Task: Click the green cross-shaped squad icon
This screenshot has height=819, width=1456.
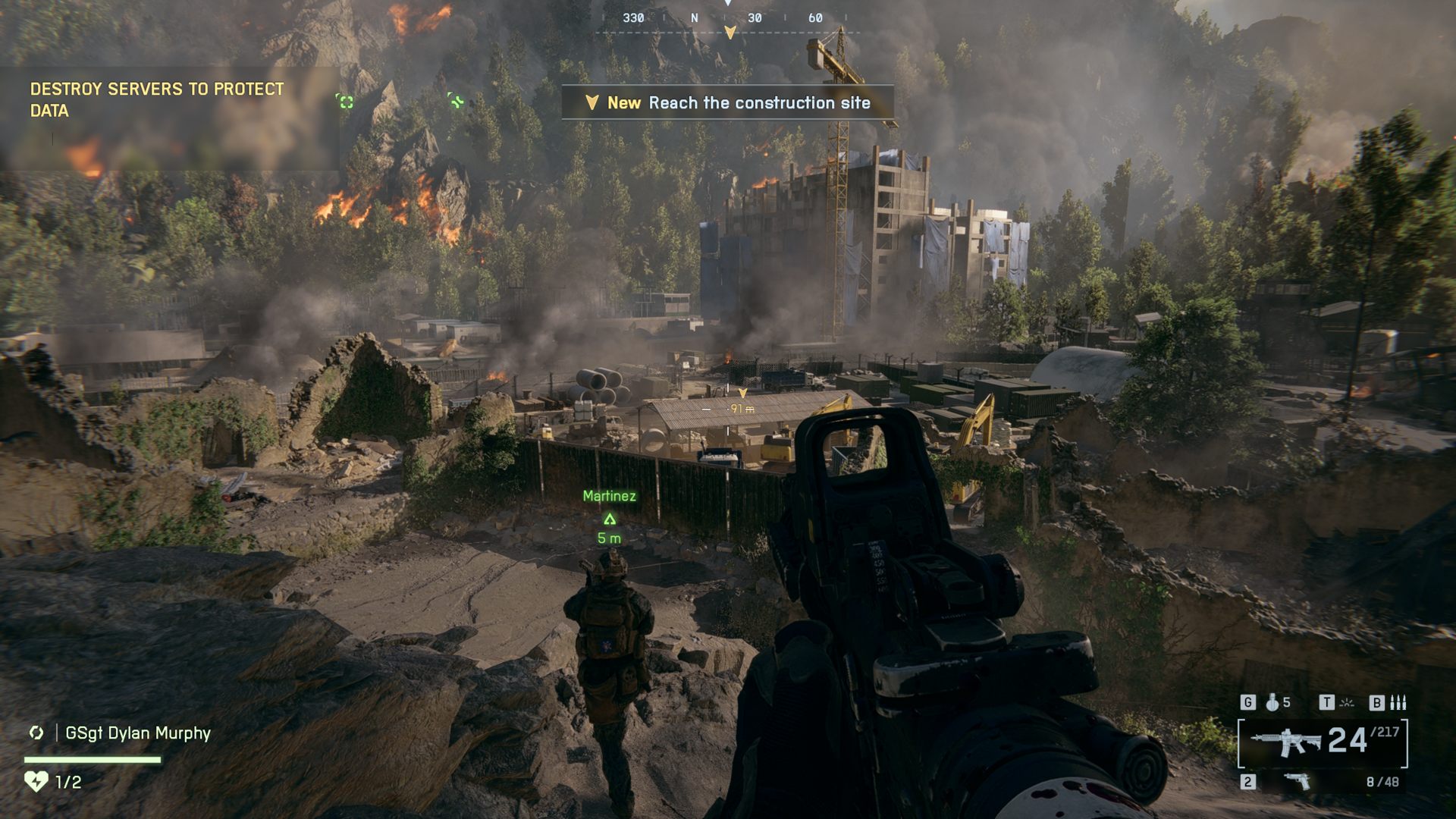Action: (456, 100)
